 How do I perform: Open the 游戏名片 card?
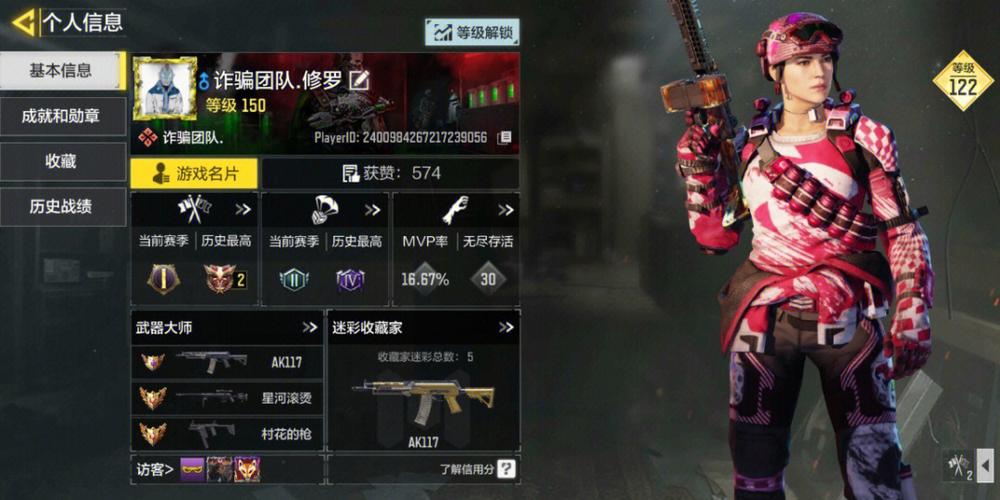[x=194, y=173]
